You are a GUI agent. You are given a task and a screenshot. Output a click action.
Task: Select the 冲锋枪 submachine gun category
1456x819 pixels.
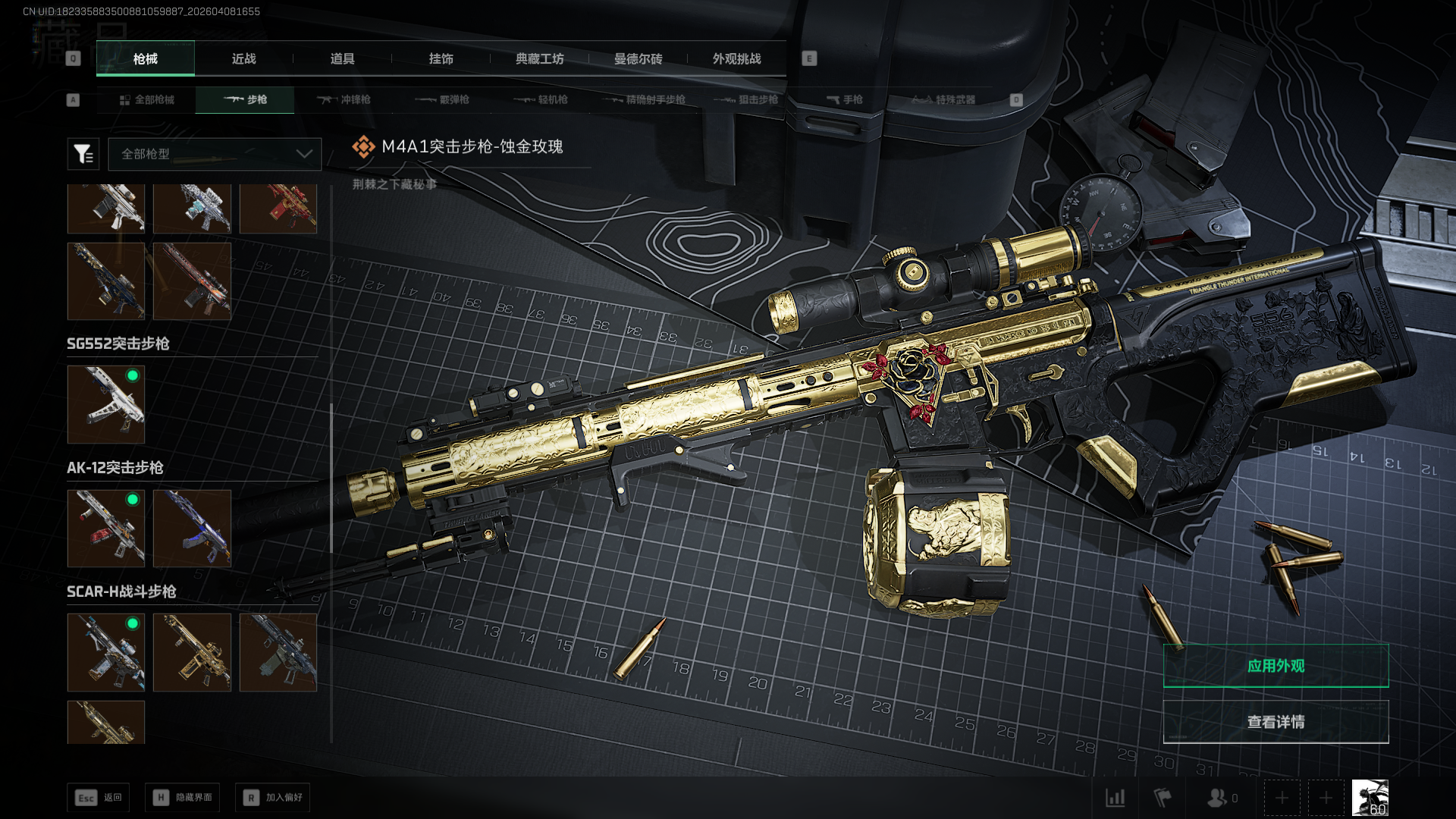point(344,100)
